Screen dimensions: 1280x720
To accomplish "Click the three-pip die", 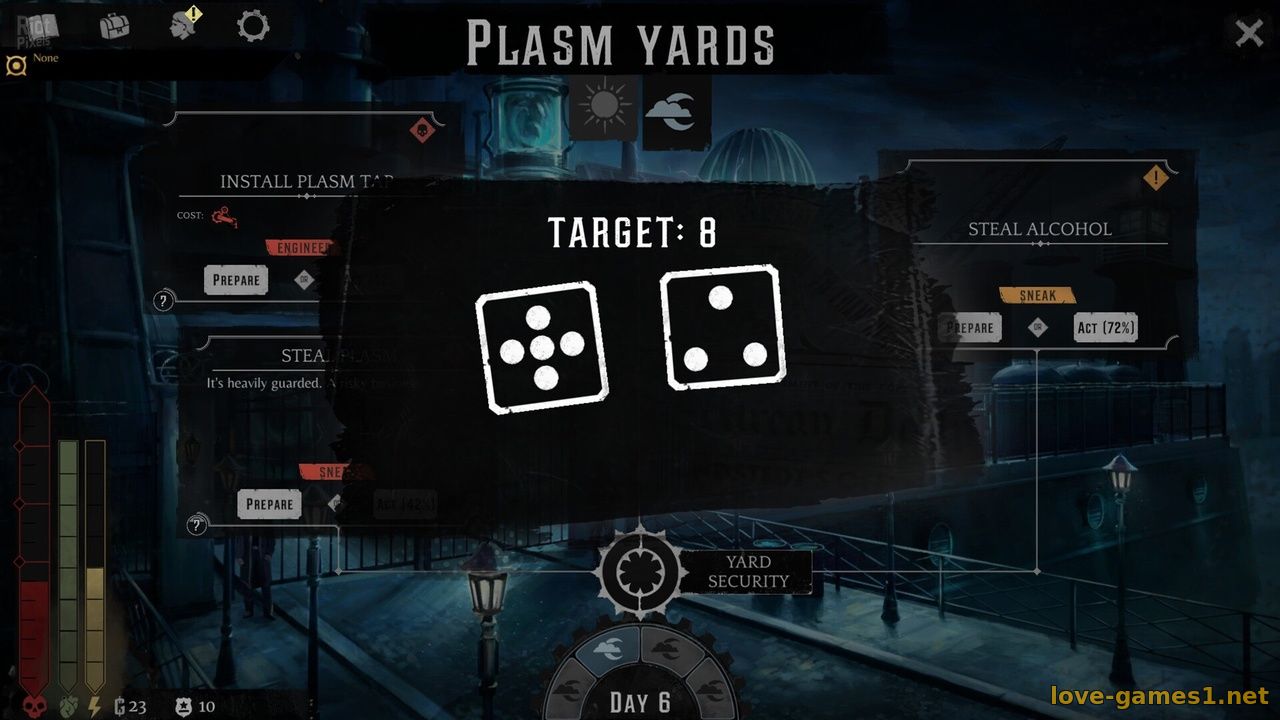I will click(x=723, y=327).
